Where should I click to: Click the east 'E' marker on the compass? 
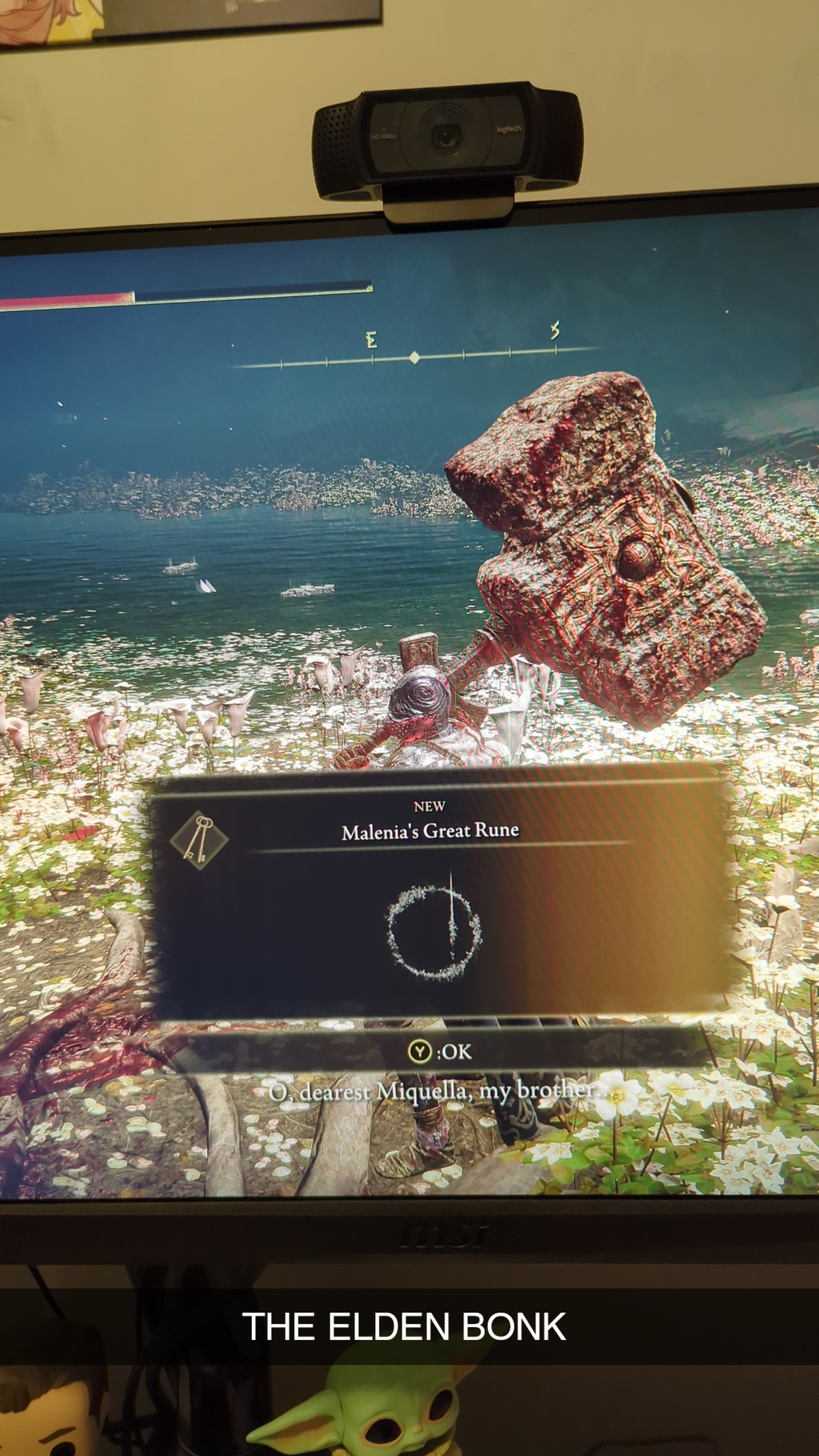click(371, 340)
